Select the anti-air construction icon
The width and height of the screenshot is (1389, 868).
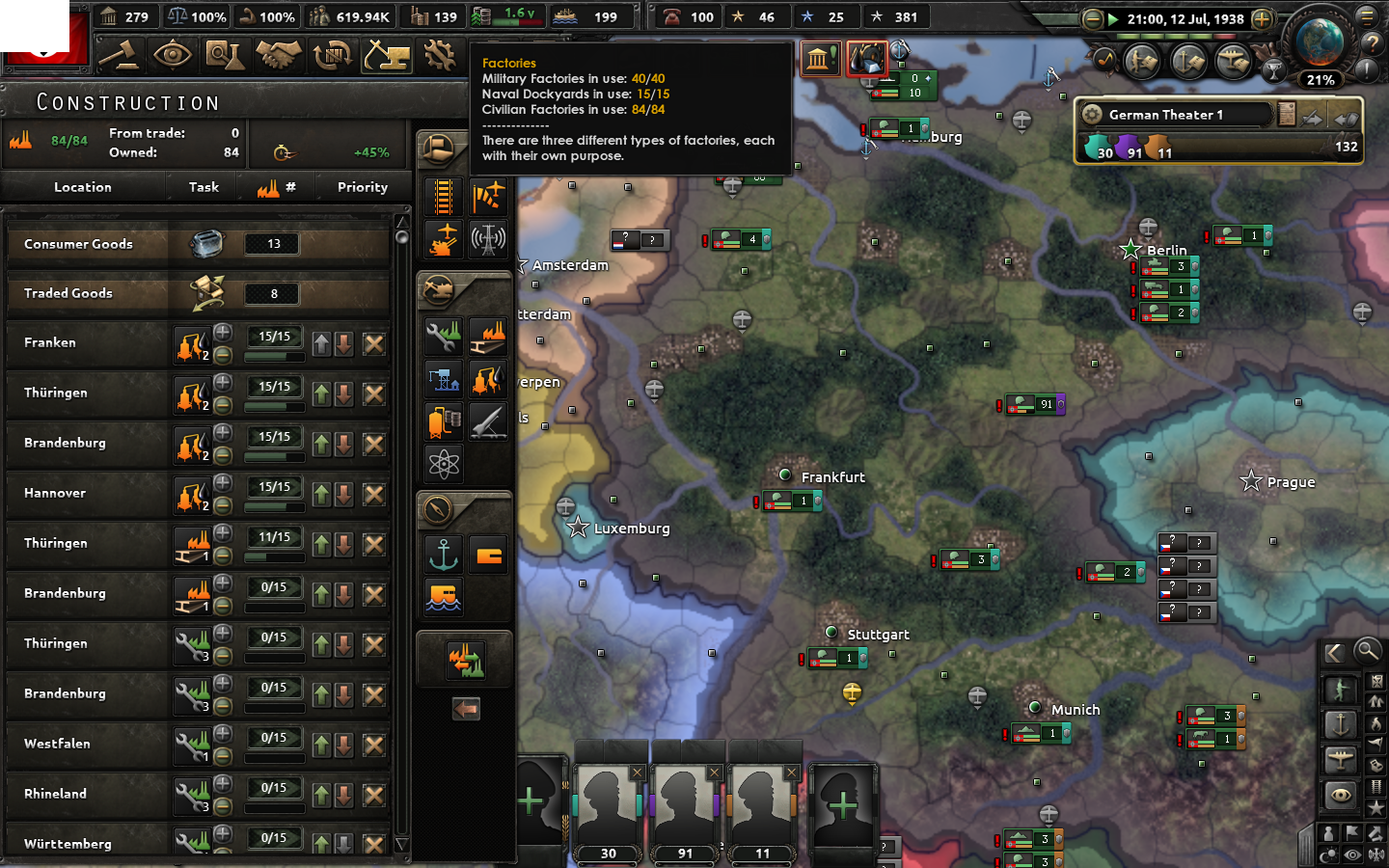coord(443,239)
